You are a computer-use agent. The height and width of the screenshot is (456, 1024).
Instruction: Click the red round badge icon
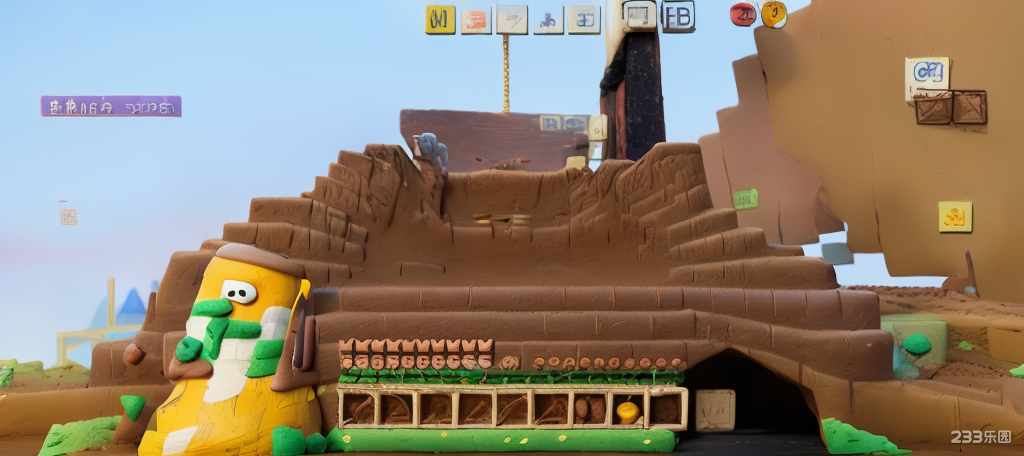[x=743, y=14]
